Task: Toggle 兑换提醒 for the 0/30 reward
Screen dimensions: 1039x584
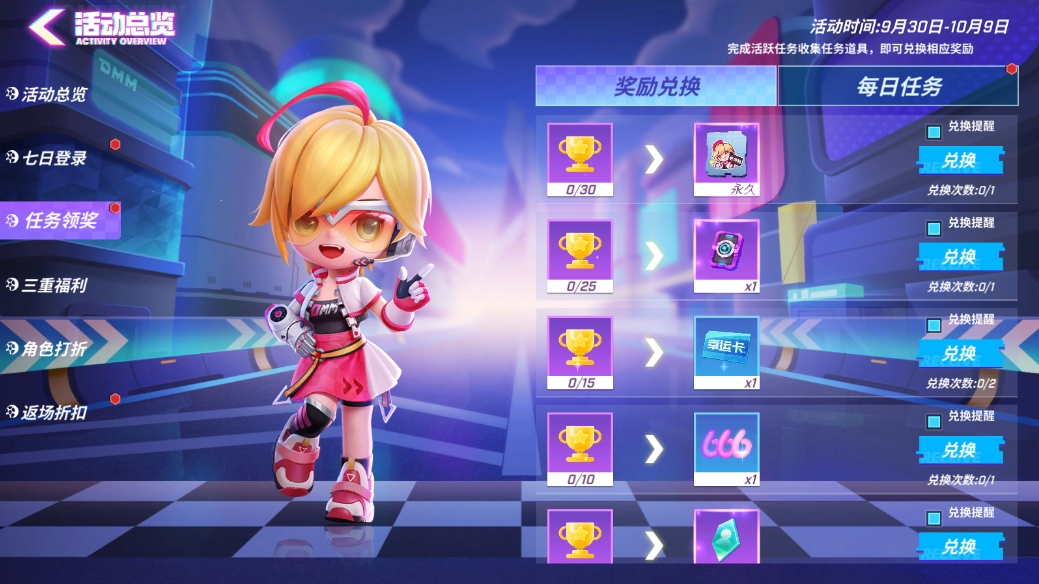Action: pyautogui.click(x=934, y=132)
